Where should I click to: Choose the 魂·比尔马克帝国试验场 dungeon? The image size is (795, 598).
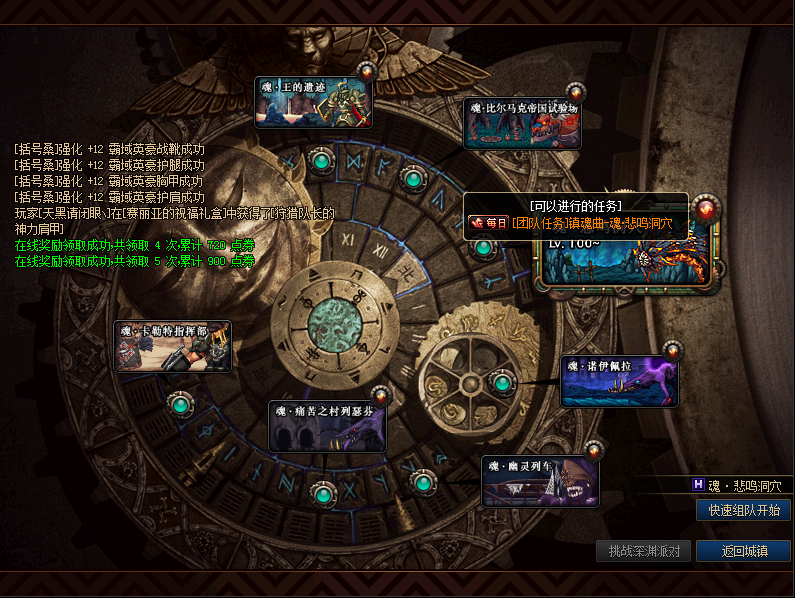coord(523,123)
